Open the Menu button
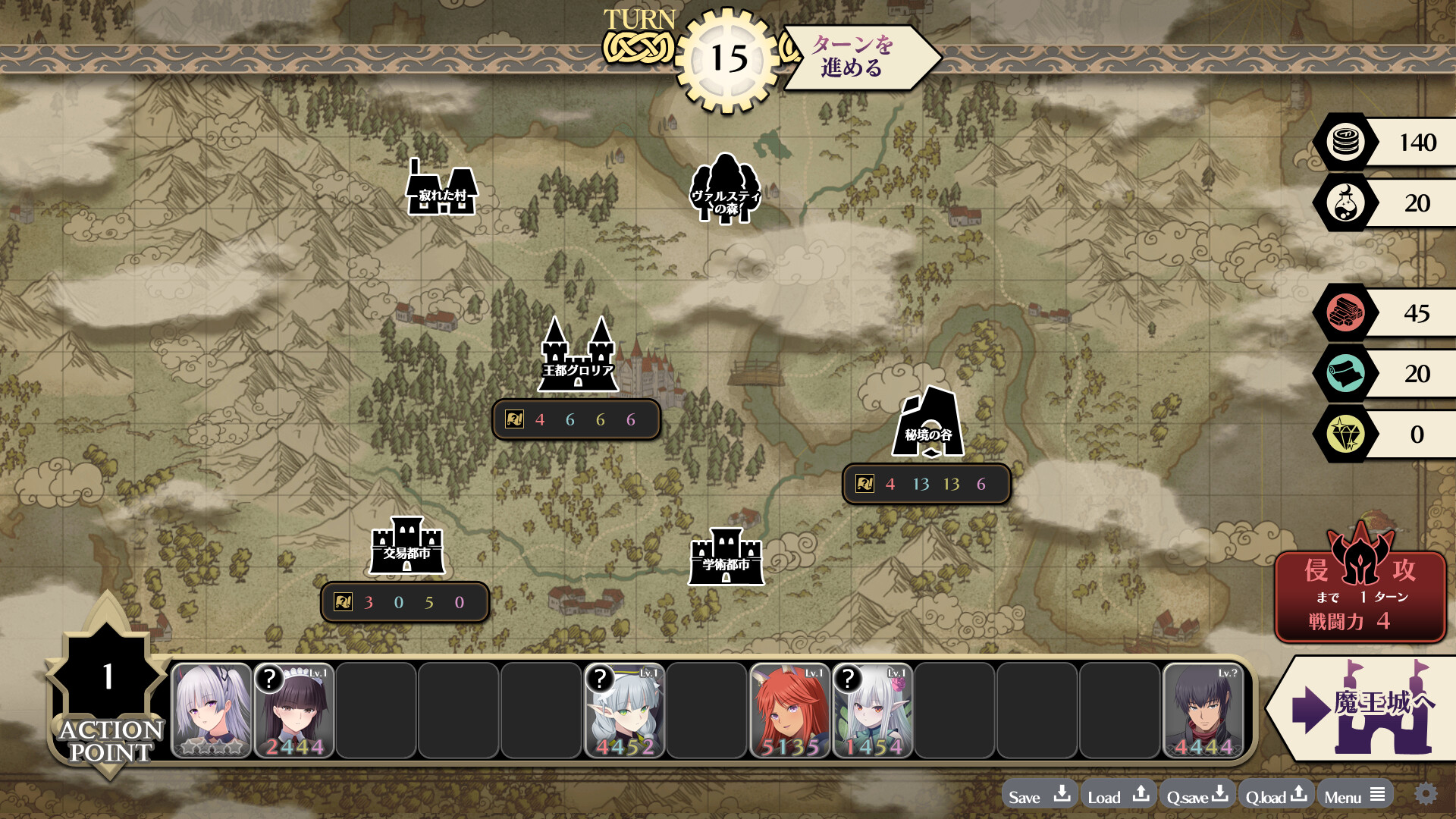This screenshot has width=1456, height=819. [1354, 795]
